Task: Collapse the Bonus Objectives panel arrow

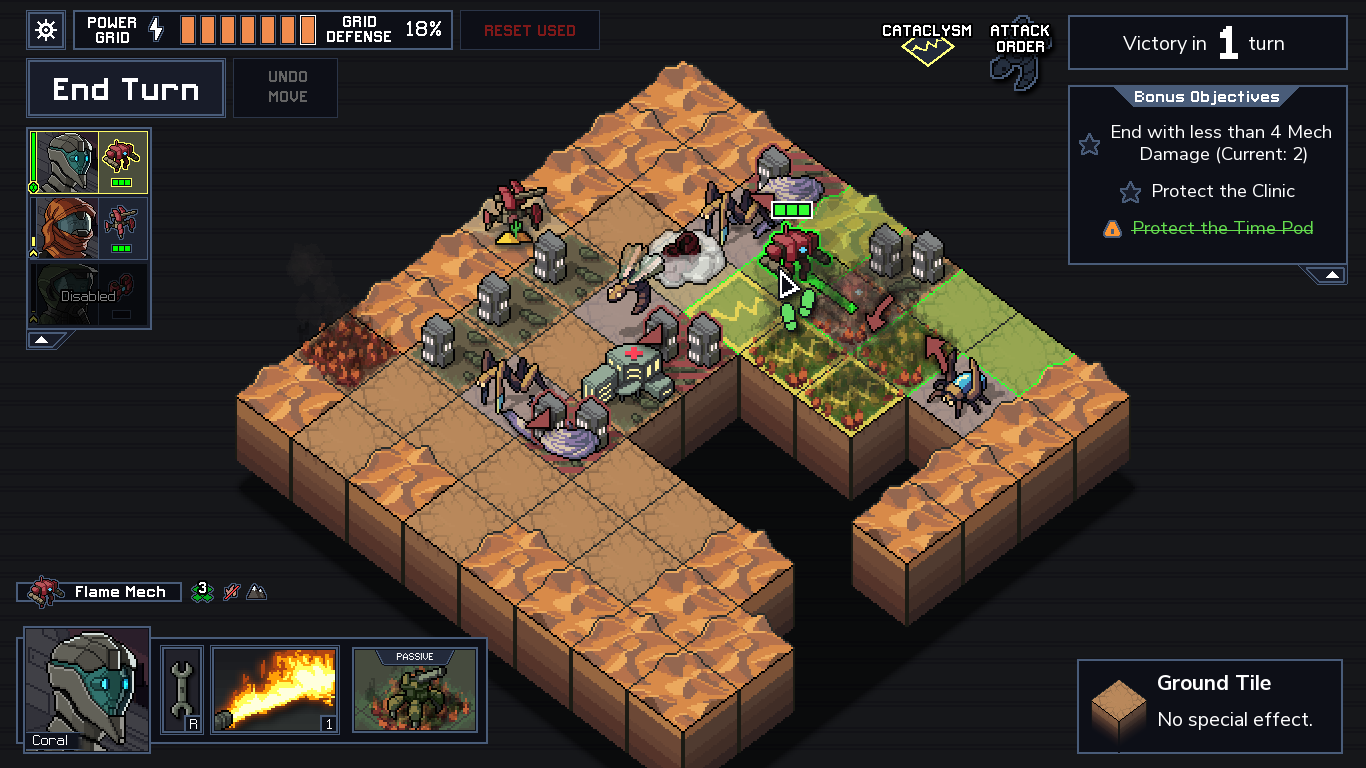Action: pos(1330,273)
